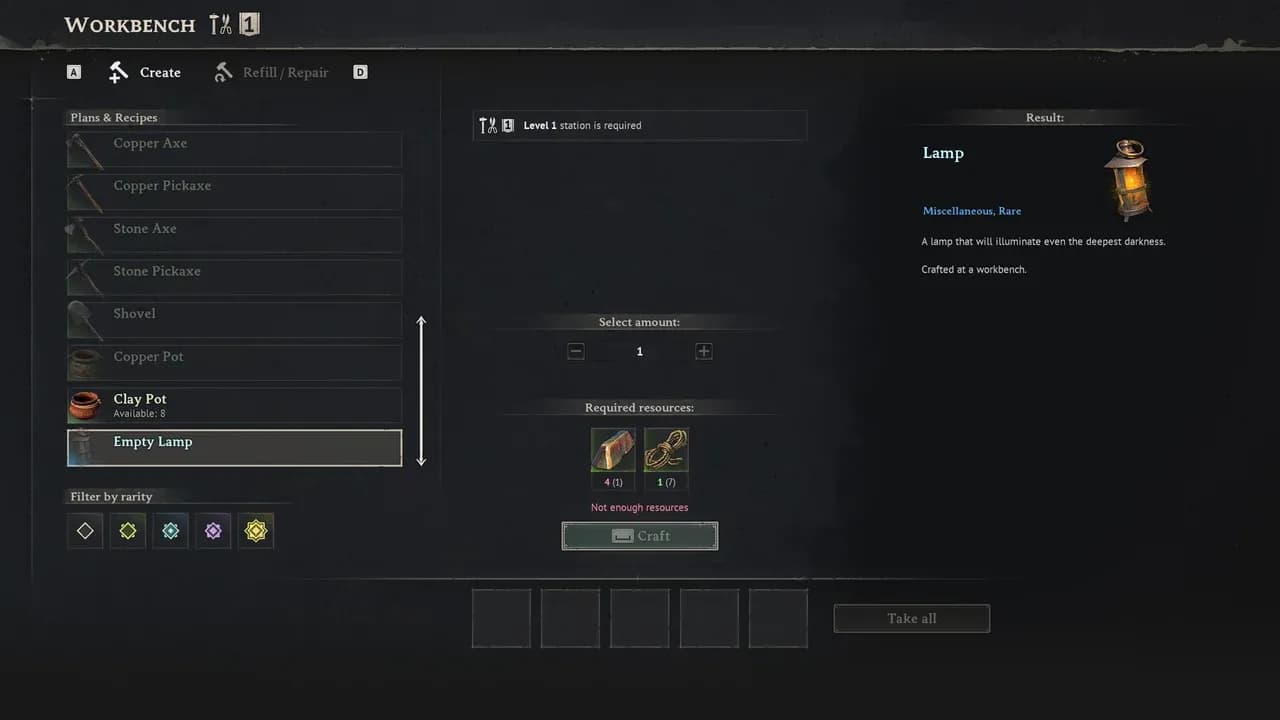1280x720 pixels.
Task: Click the minus to decrease craft amount
Action: 575,351
